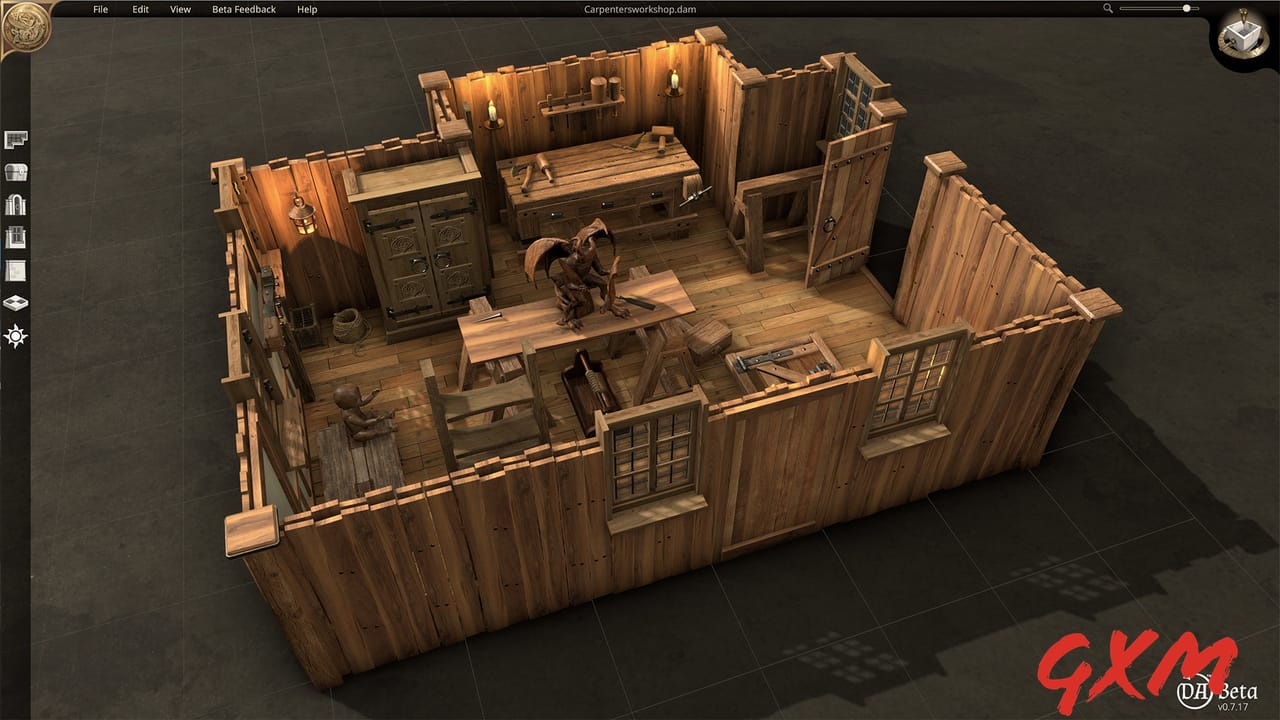The image size is (1280, 720).
Task: Click the search magnifier at top right
Action: (1107, 8)
